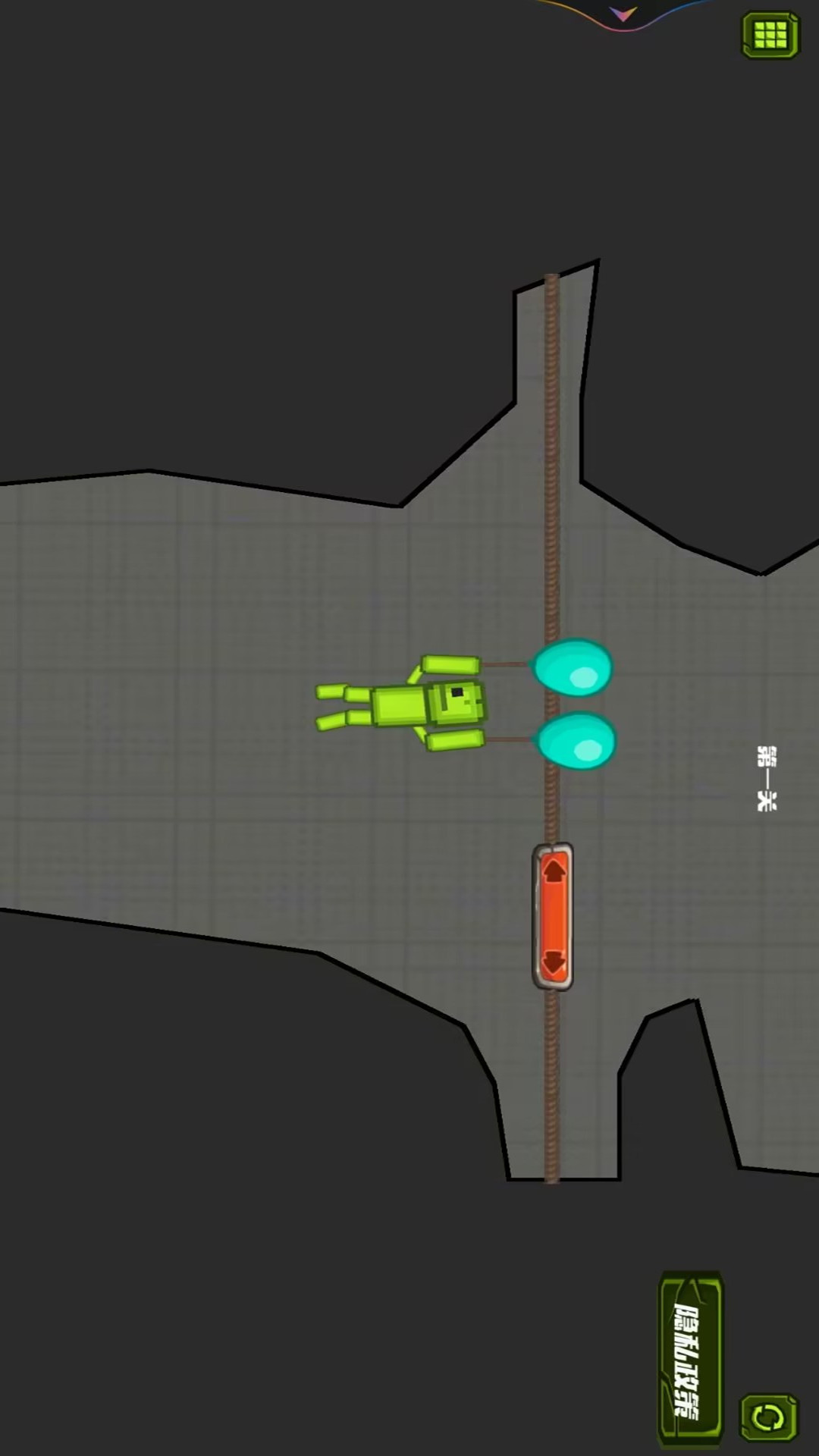This screenshot has height=1456, width=819.
Task: Open the green grid level menu
Action: tap(770, 35)
